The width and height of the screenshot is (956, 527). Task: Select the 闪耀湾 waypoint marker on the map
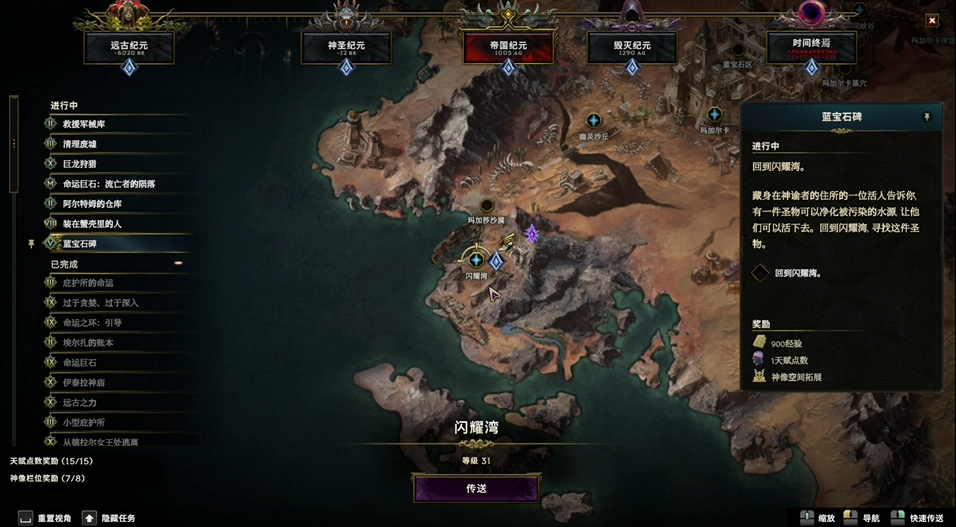[x=476, y=260]
